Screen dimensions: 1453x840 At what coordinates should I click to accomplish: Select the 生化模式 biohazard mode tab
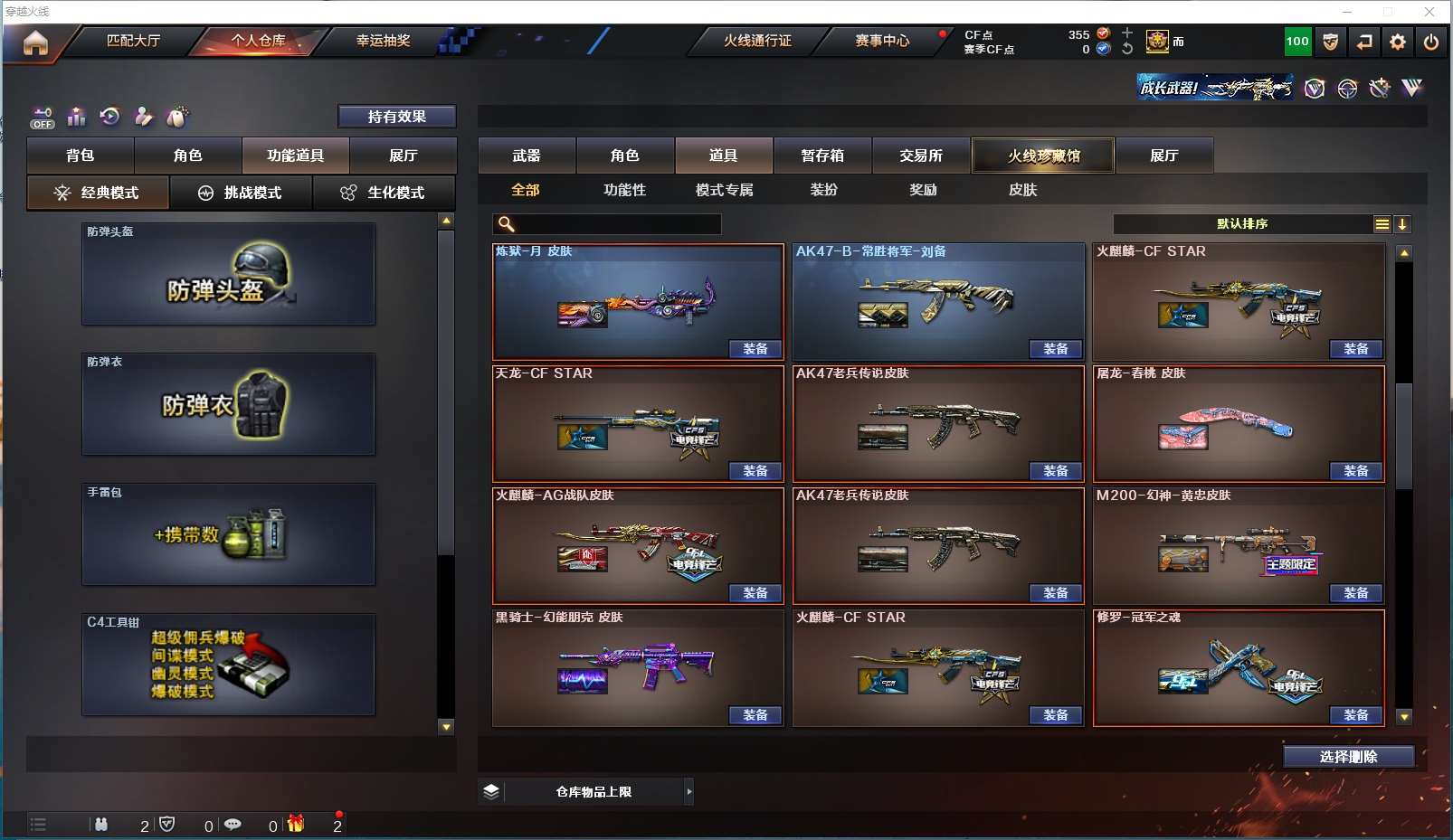(384, 193)
